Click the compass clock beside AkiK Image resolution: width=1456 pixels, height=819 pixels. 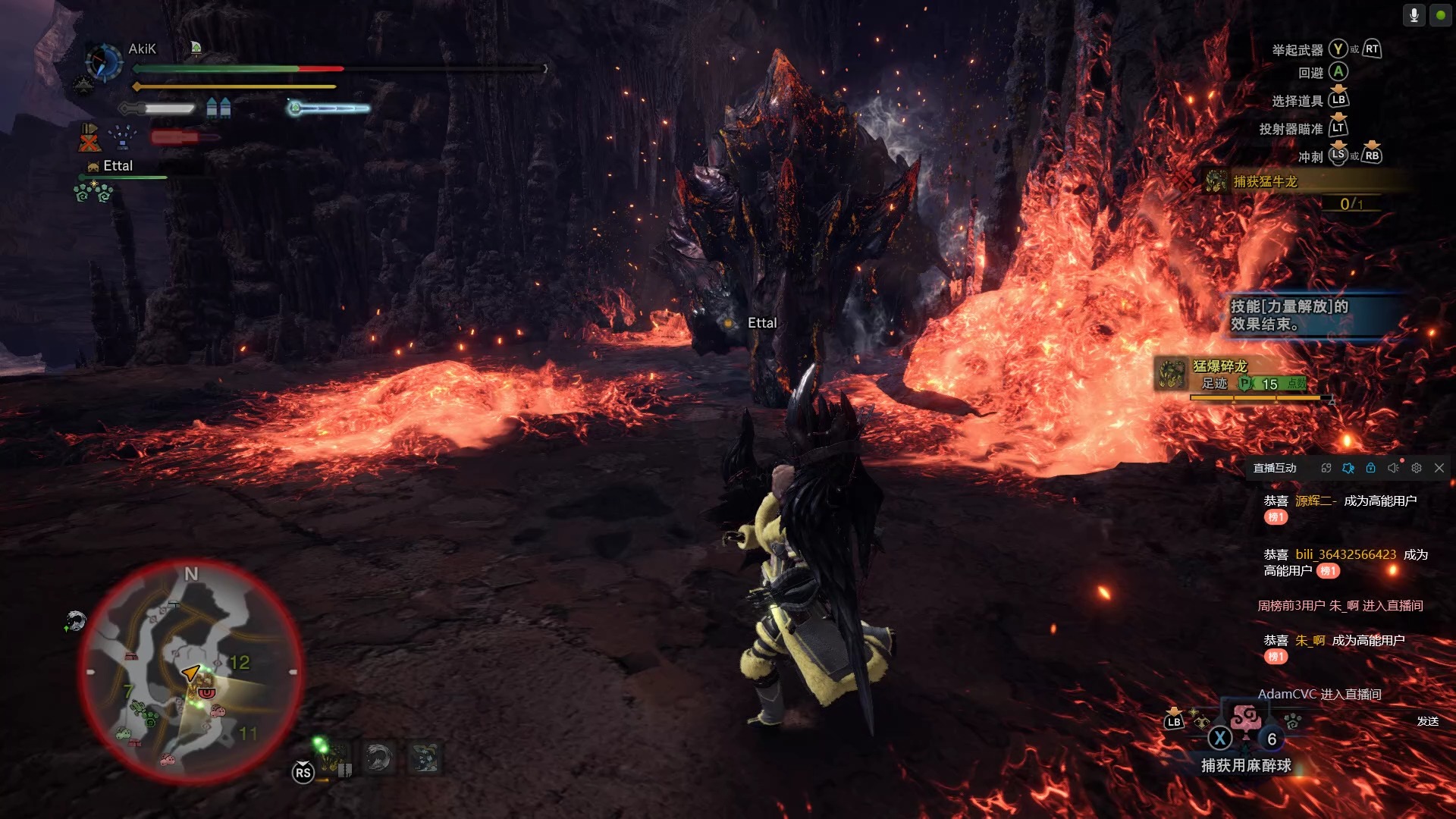[x=104, y=62]
